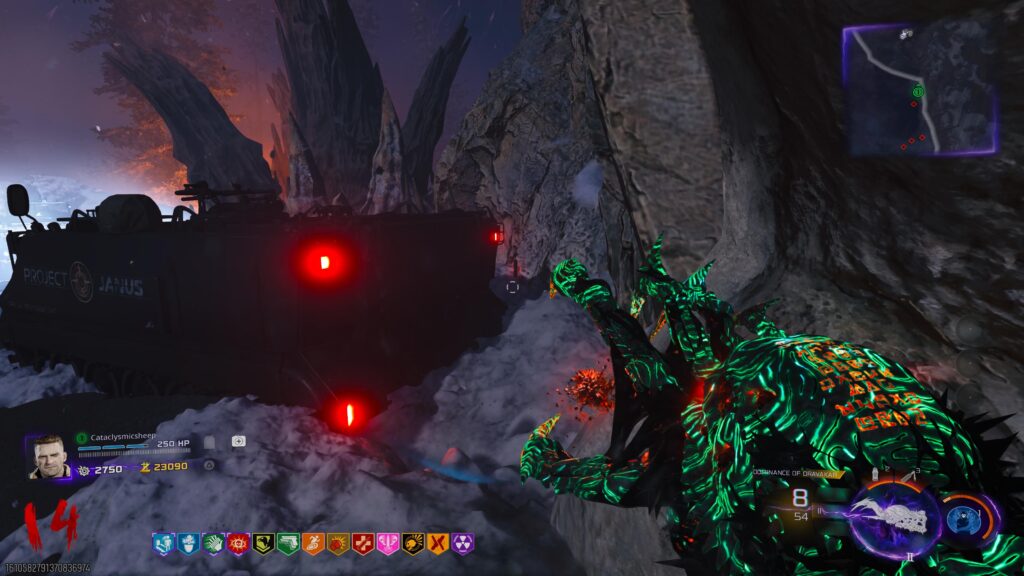This screenshot has width=1024, height=576.
Task: Click the self-revive kit icon beside health
Action: [x=239, y=441]
